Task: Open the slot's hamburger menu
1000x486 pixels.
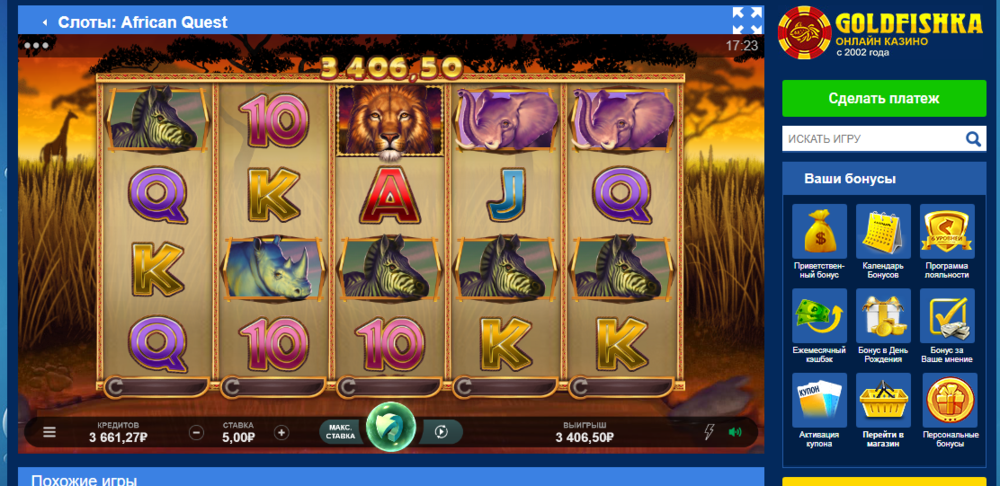Action: pos(50,433)
